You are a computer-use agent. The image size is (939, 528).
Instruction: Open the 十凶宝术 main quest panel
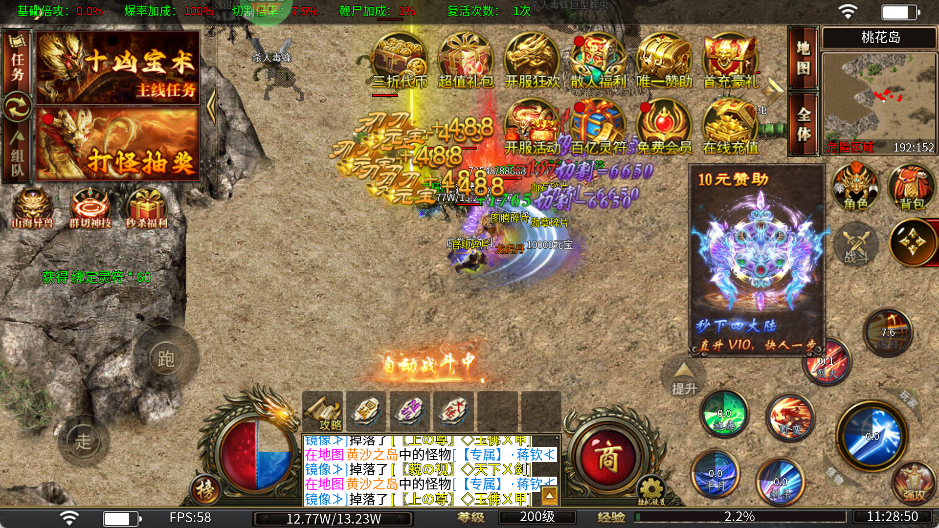[x=117, y=67]
